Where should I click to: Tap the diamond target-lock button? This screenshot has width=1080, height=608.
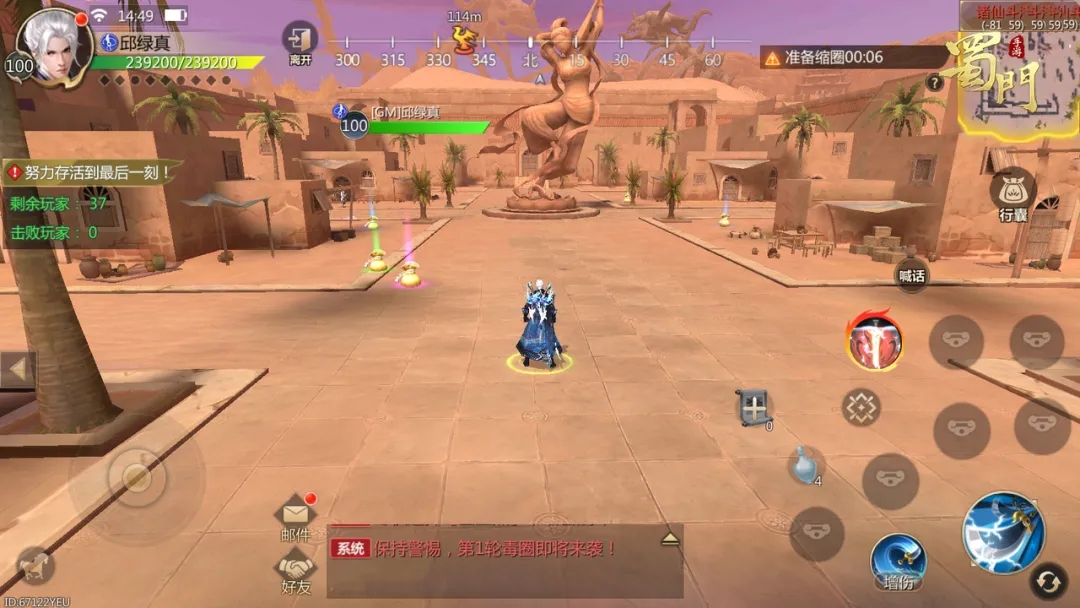pyautogui.click(x=860, y=407)
